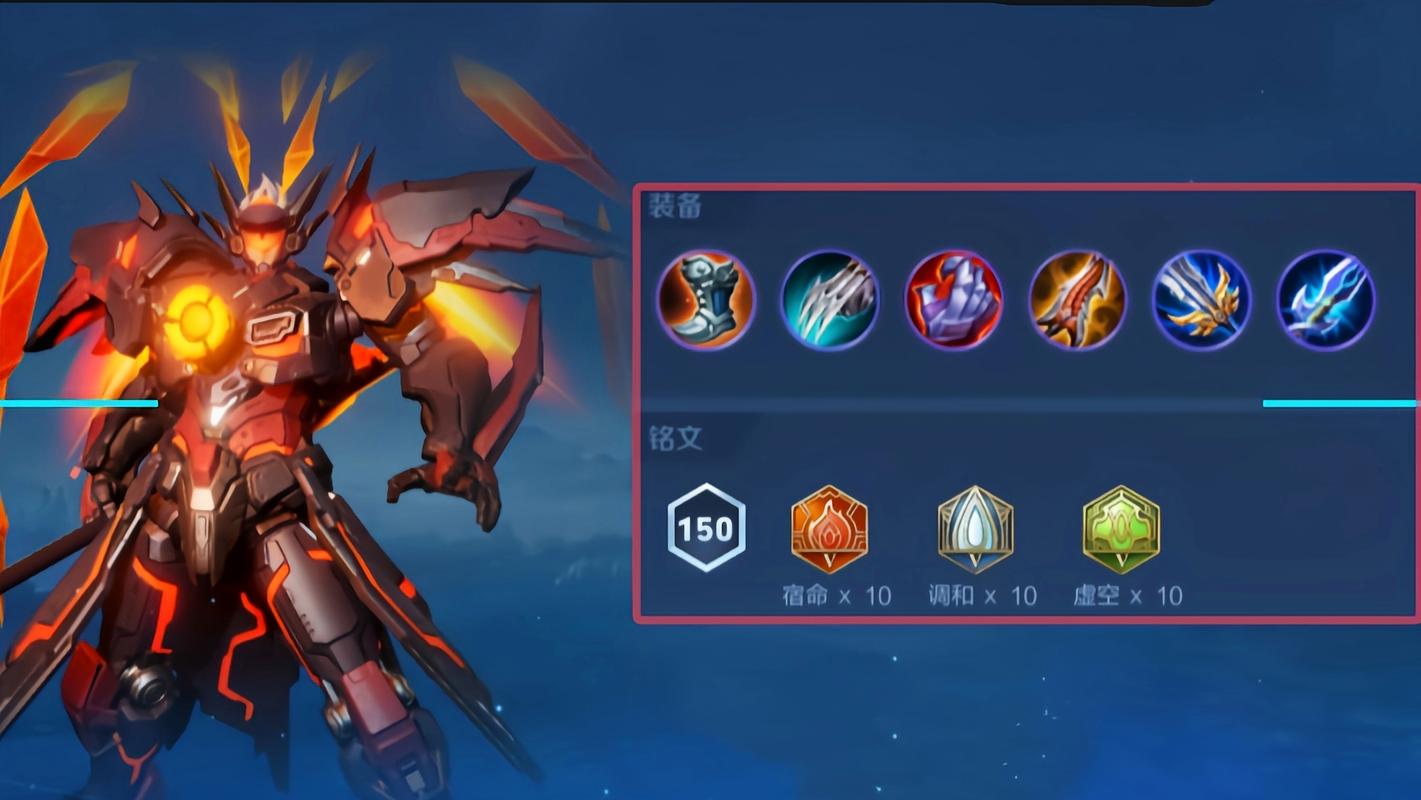
Task: Select the blue trident equipment icon
Action: coord(1323,300)
